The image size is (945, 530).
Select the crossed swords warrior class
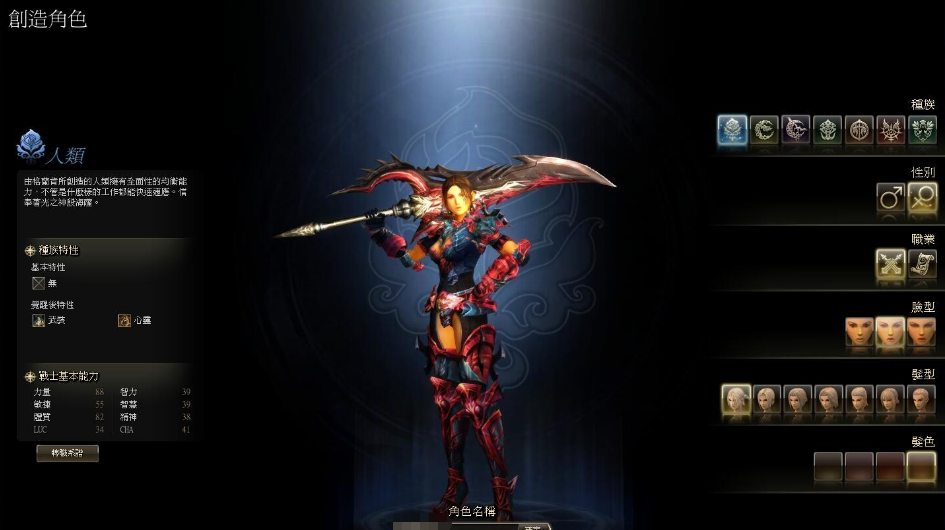tap(890, 264)
